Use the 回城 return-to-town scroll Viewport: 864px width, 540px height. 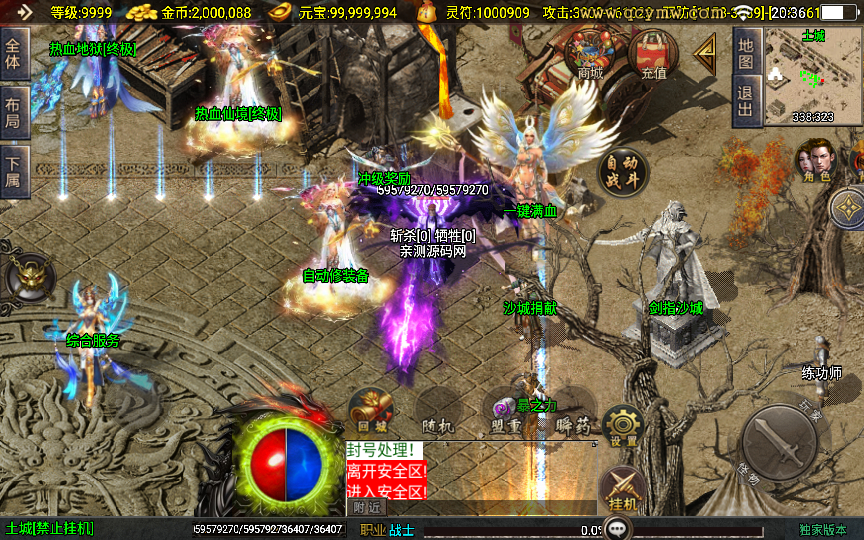(369, 412)
